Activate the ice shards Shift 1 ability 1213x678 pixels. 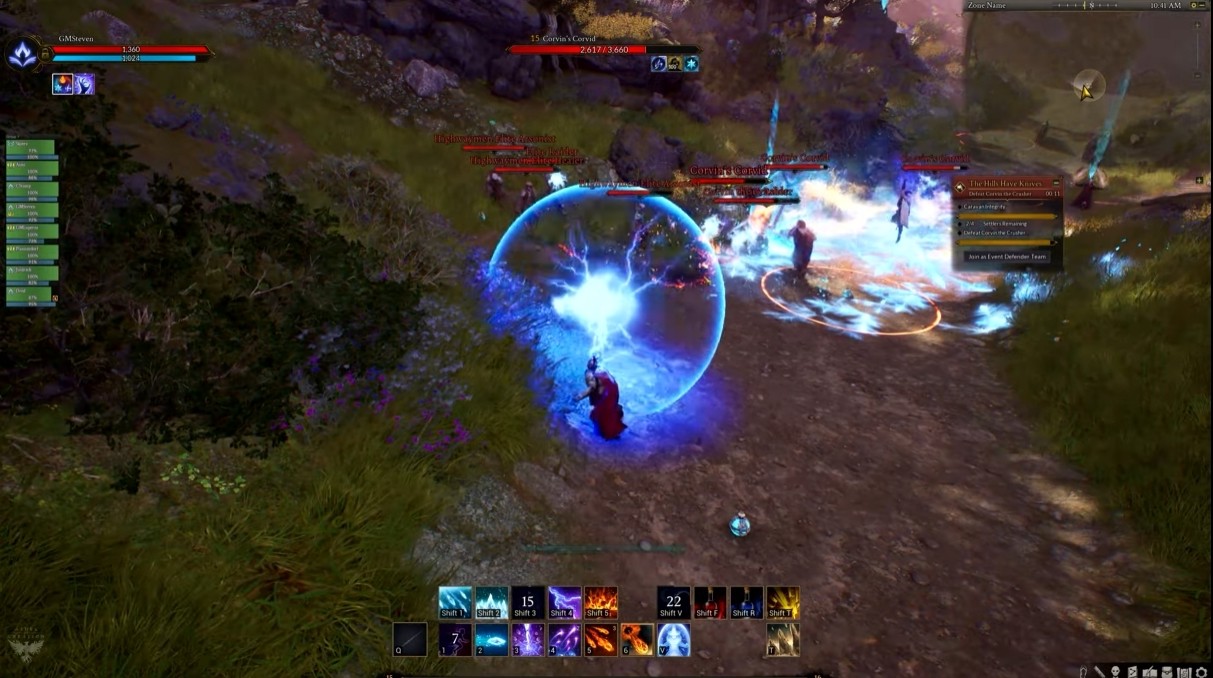pos(455,602)
